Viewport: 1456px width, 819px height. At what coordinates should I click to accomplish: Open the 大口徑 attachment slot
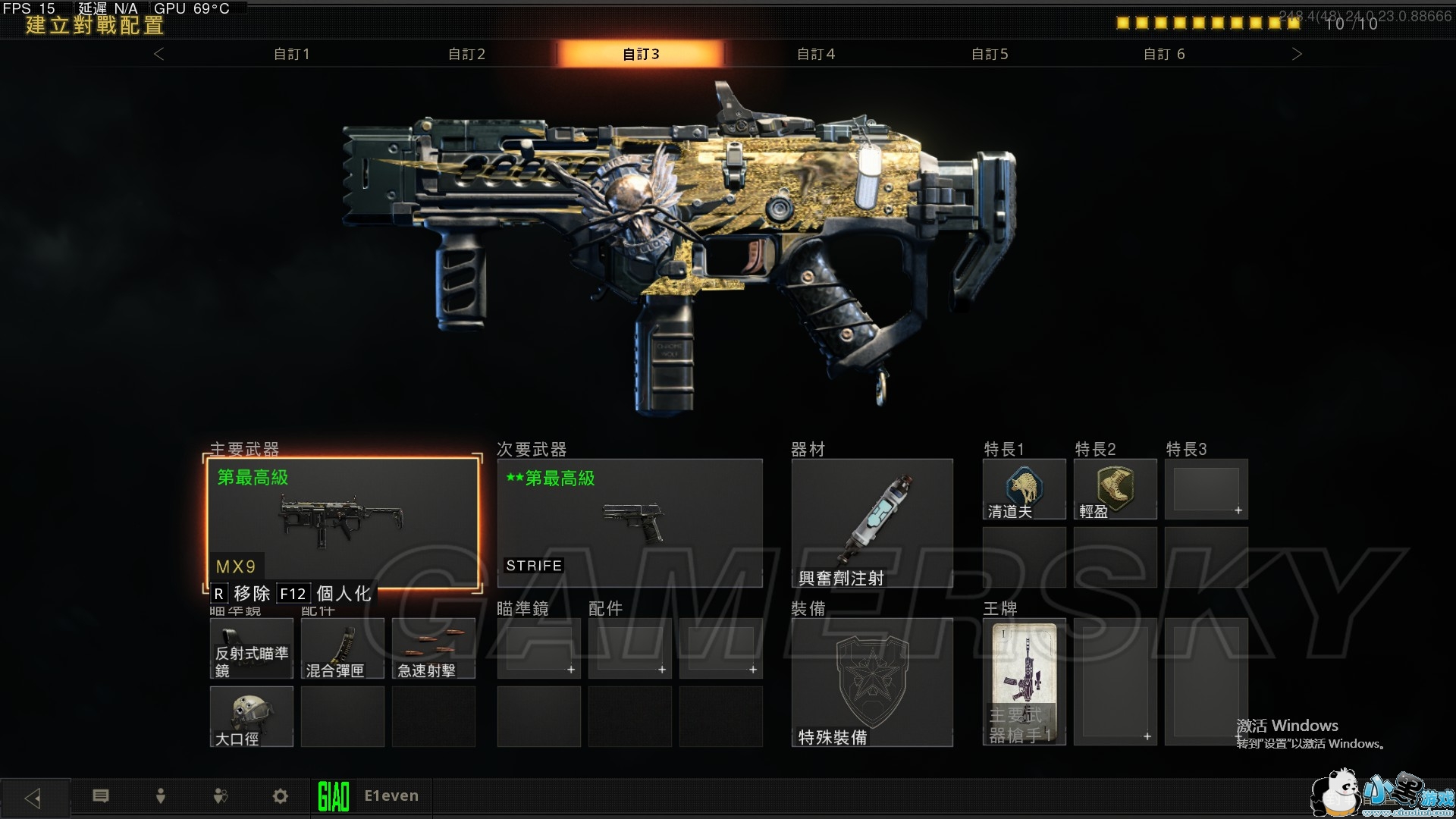[252, 717]
